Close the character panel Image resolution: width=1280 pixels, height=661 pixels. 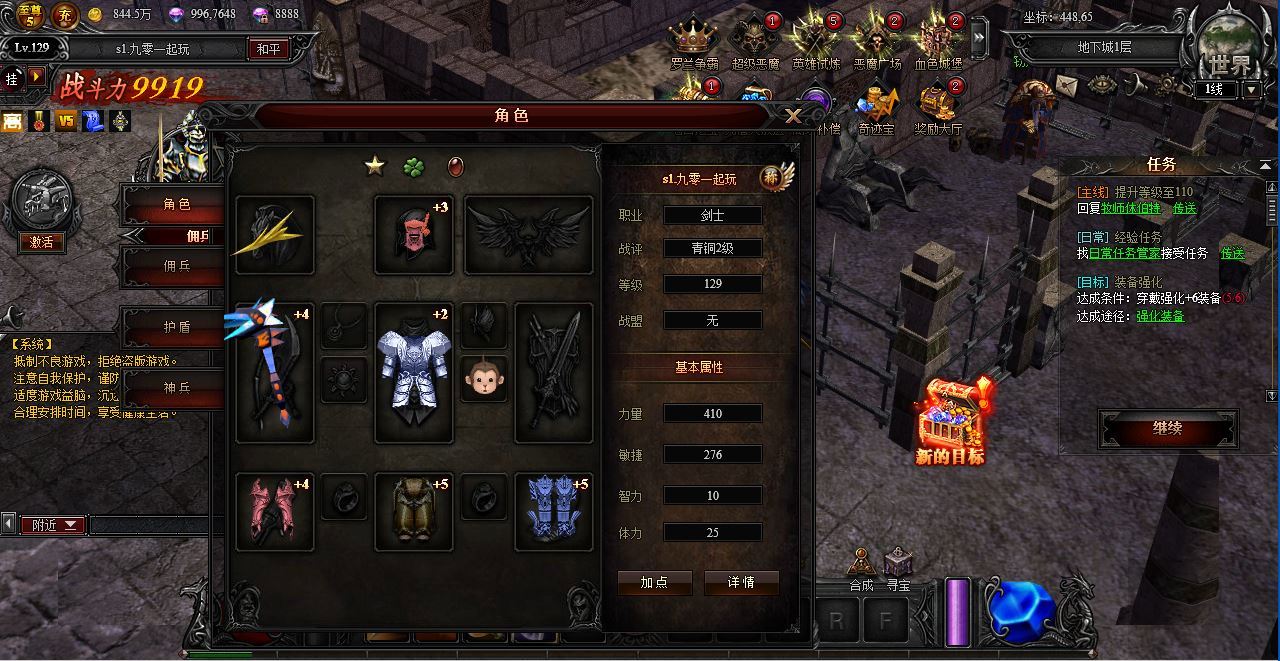pos(793,116)
